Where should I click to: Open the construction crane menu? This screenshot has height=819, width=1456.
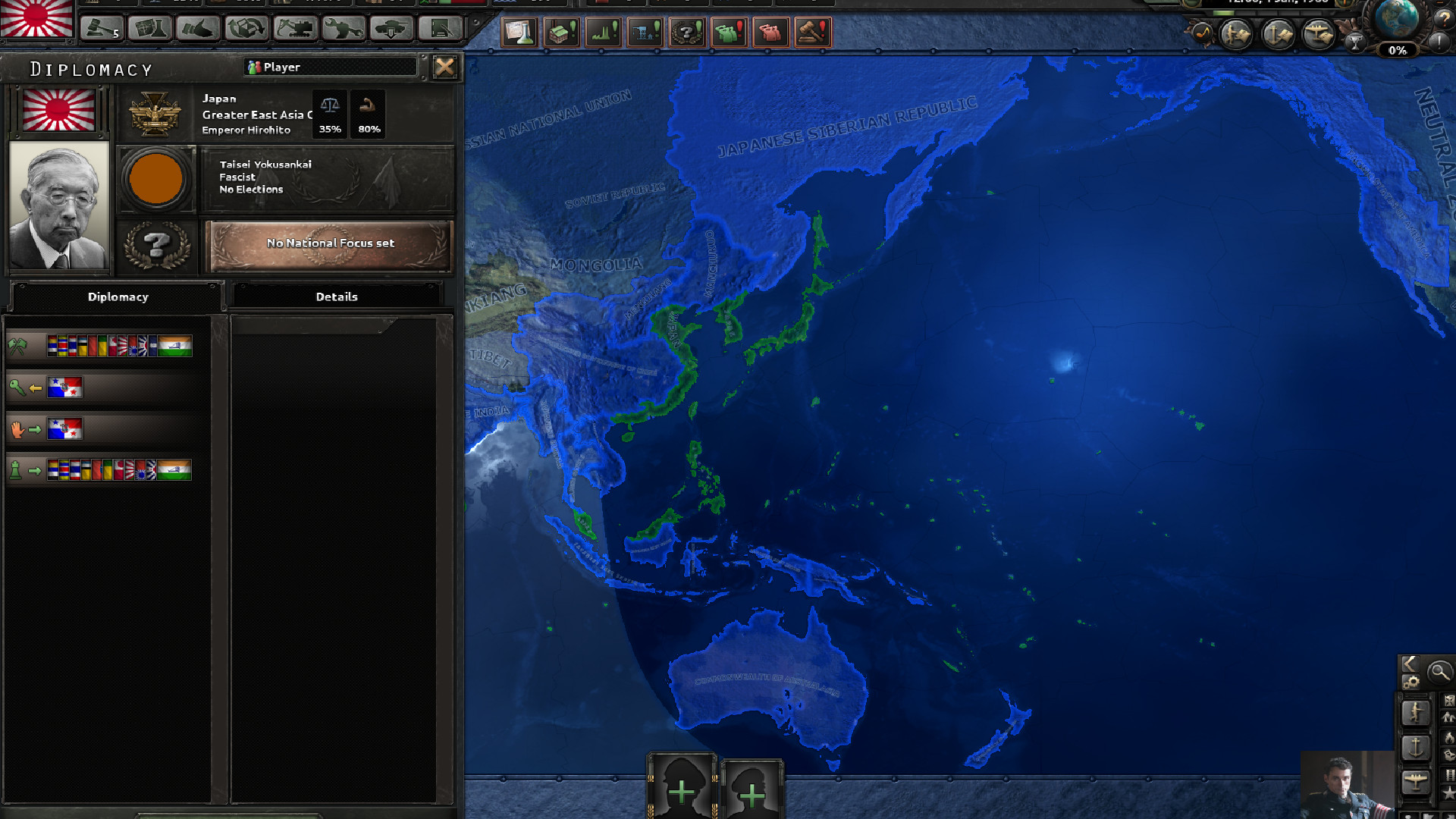point(295,29)
